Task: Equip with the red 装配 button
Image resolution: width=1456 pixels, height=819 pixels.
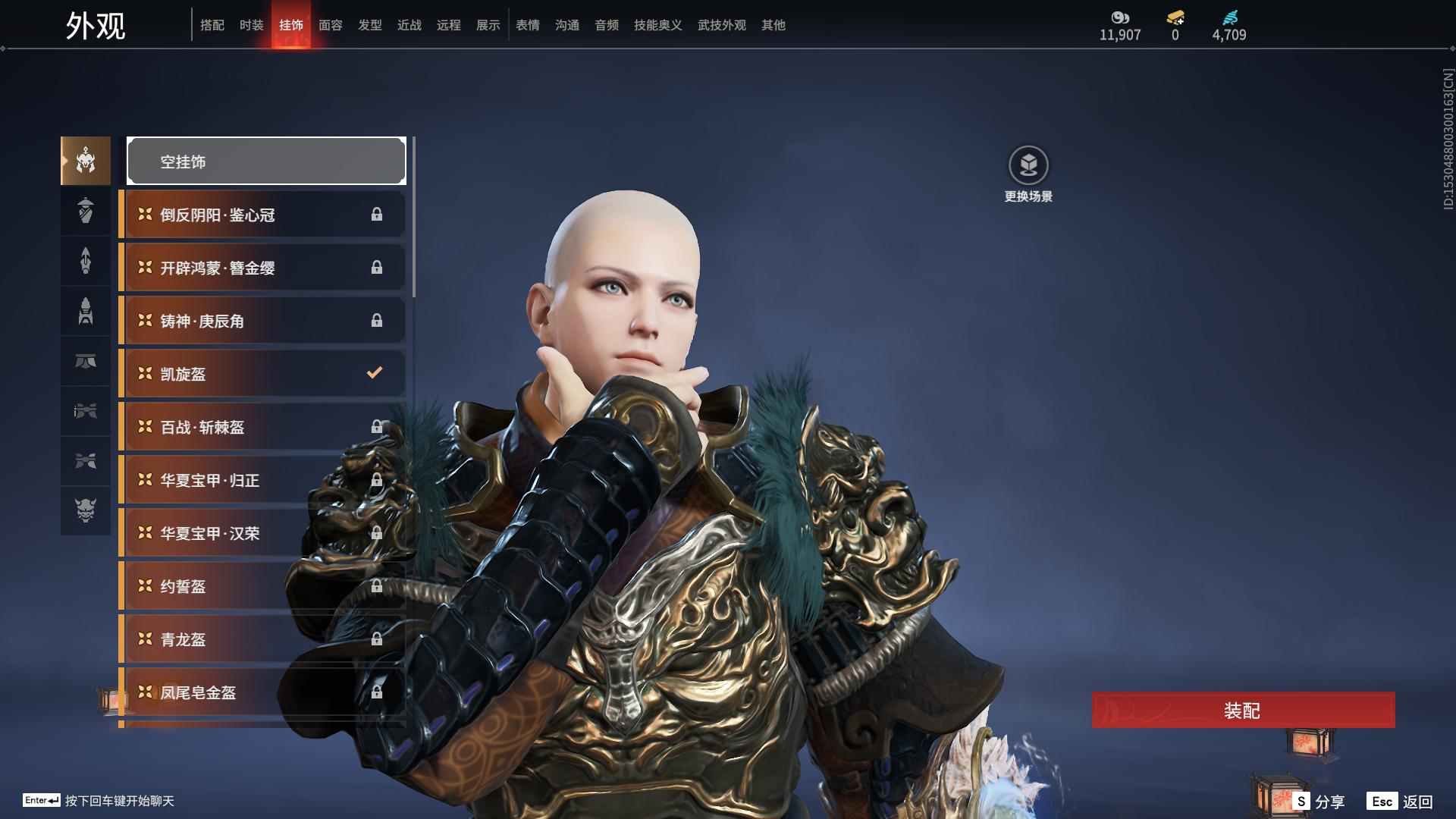Action: click(x=1243, y=710)
